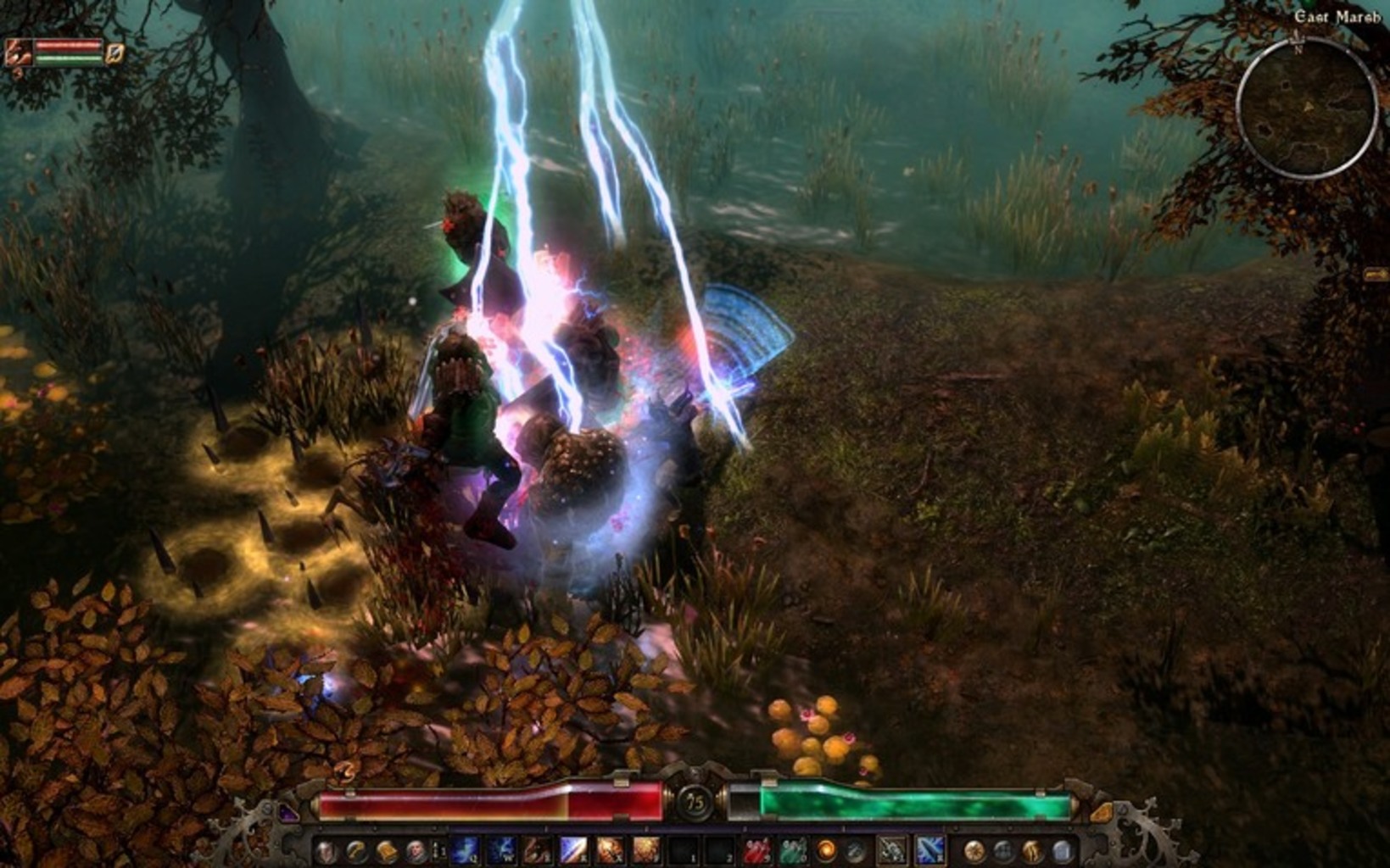The width and height of the screenshot is (1390, 868).
Task: Drink the green energy potion
Action: coord(792,850)
